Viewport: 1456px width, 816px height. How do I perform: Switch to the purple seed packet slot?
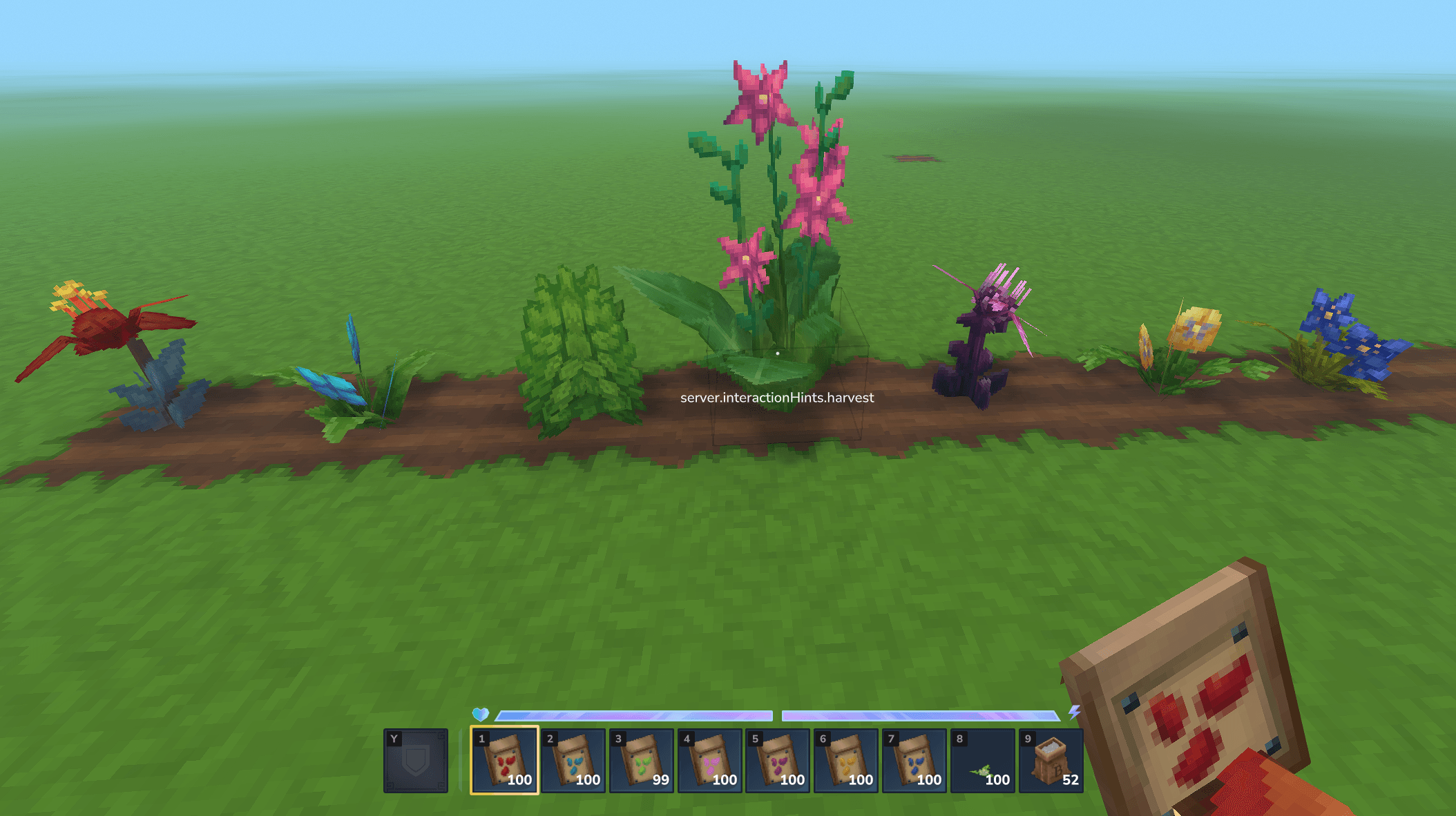point(778,760)
